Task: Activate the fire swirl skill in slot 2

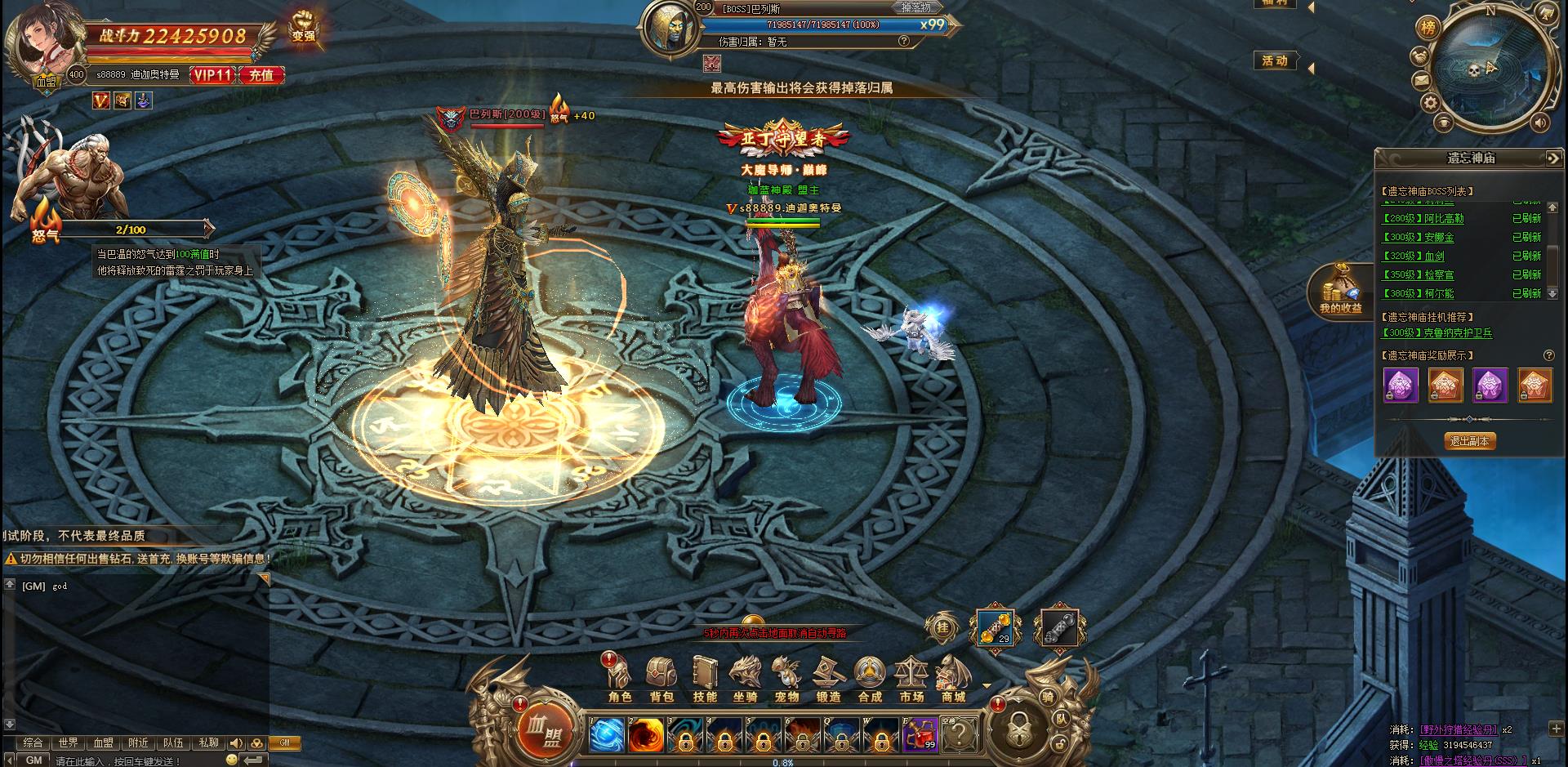Action: (645, 736)
